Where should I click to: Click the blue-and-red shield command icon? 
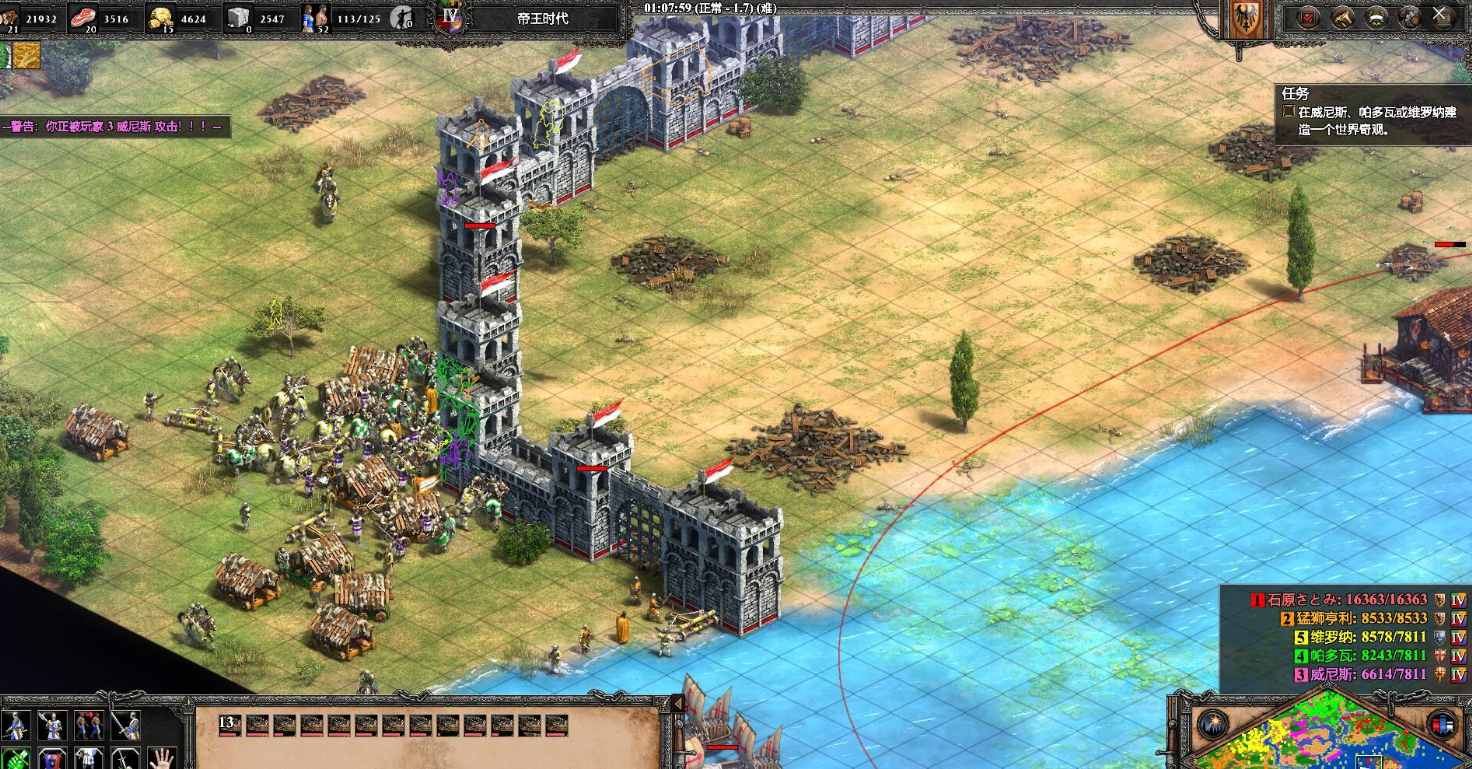pyautogui.click(x=52, y=758)
